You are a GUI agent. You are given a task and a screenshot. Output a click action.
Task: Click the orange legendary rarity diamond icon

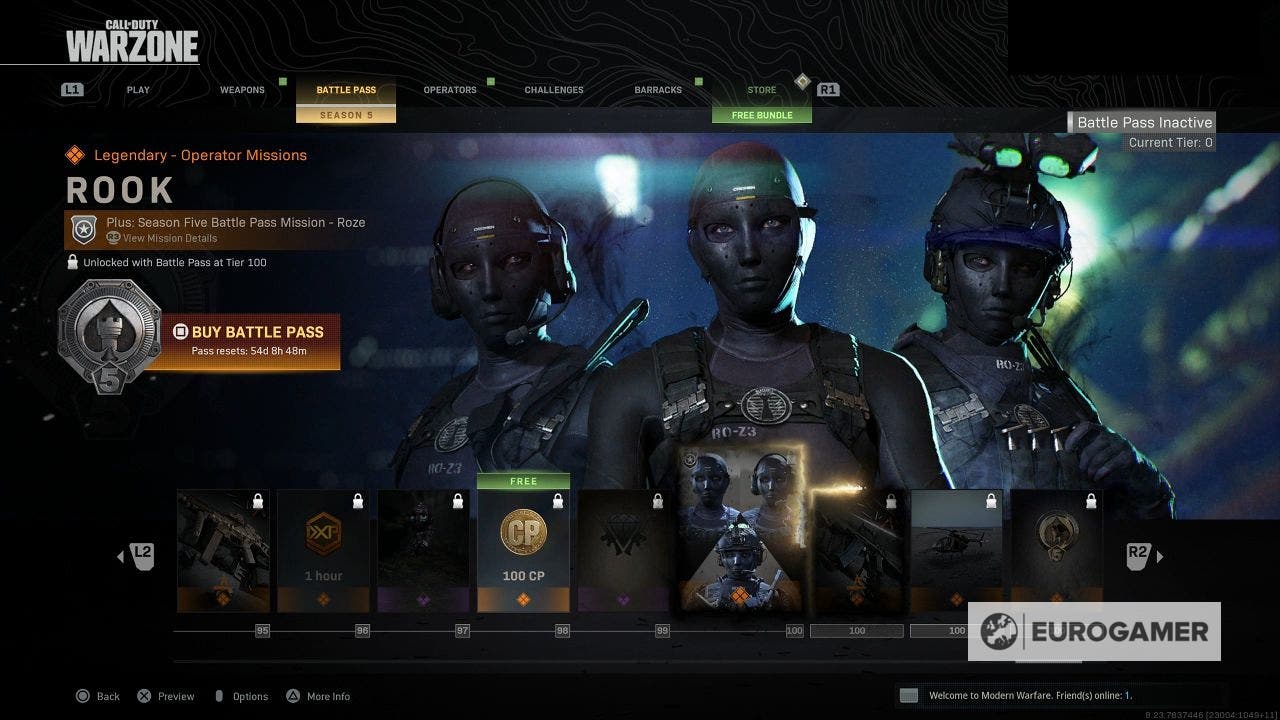coord(74,155)
